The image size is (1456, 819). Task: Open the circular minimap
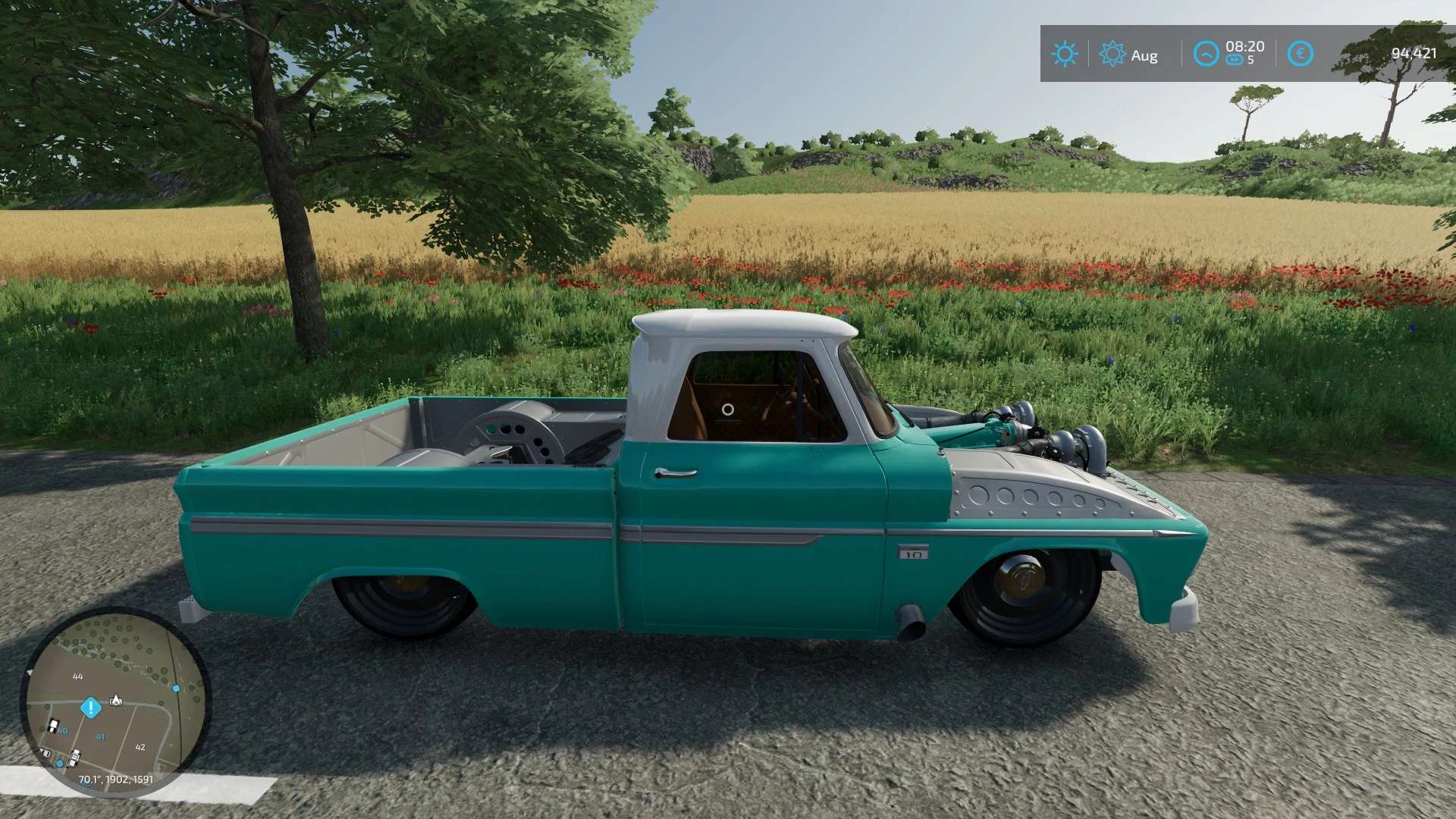point(115,701)
